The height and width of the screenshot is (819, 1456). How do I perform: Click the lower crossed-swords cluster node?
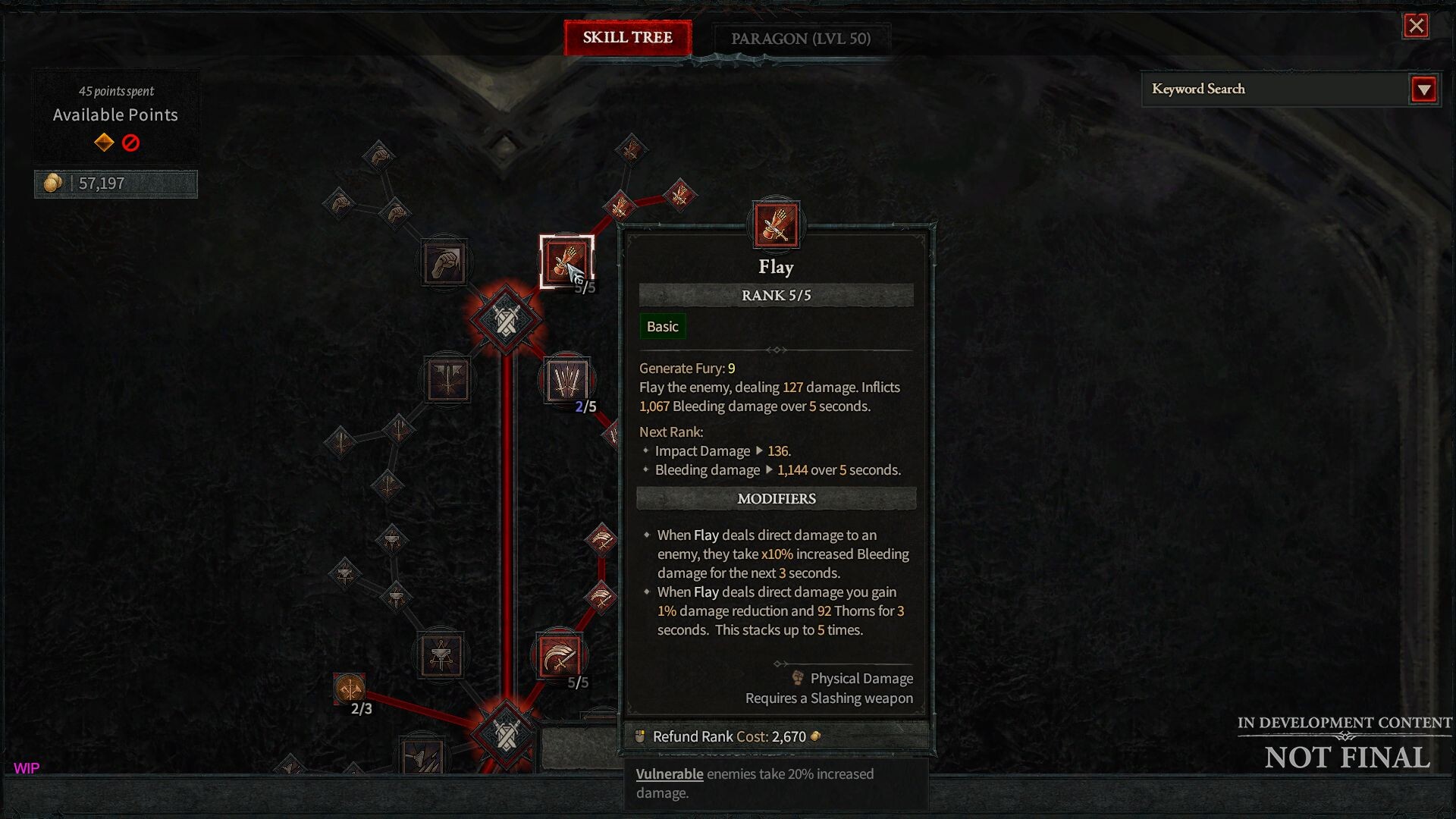[x=506, y=734]
